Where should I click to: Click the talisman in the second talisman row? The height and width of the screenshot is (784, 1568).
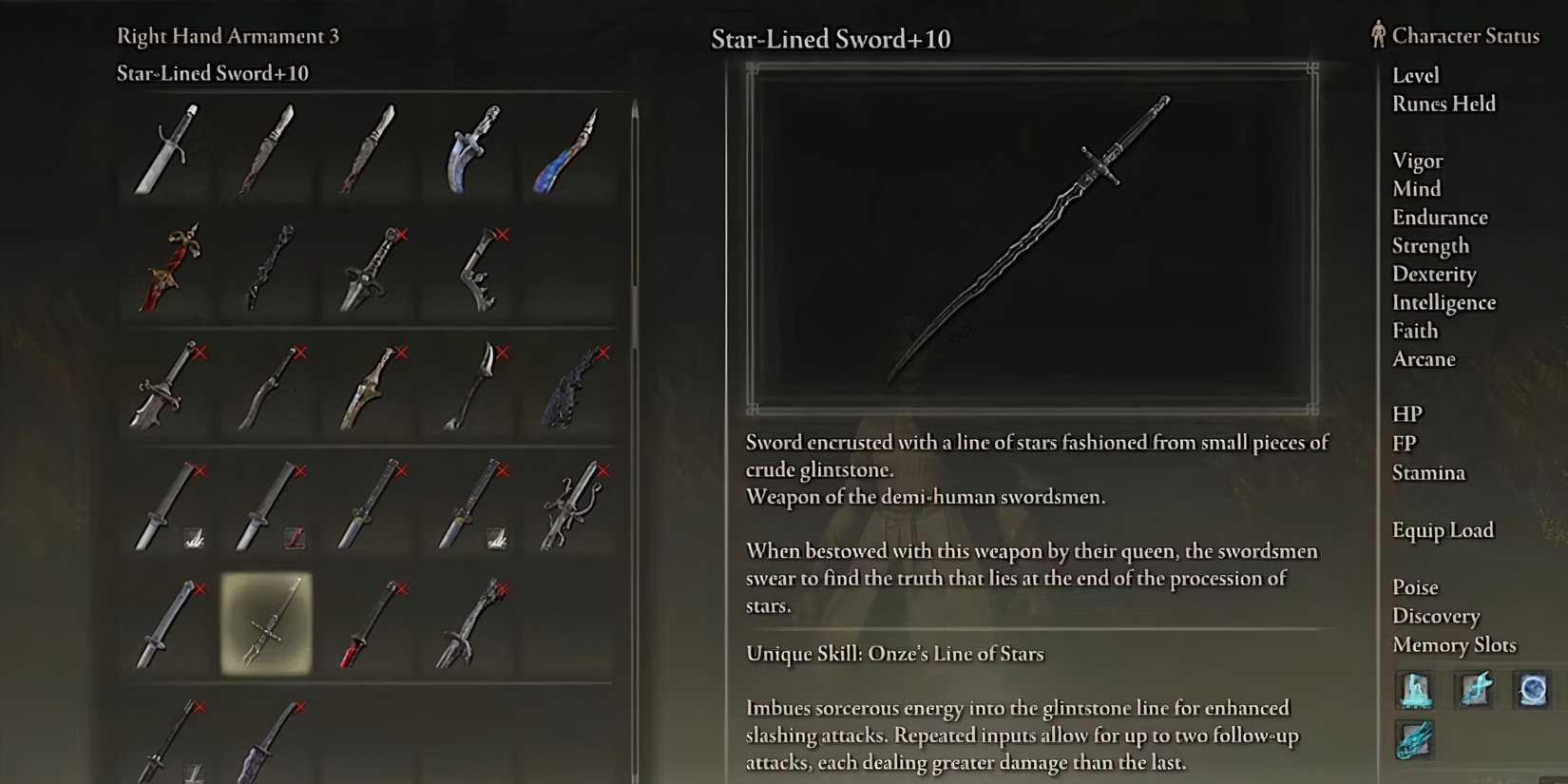[1415, 740]
